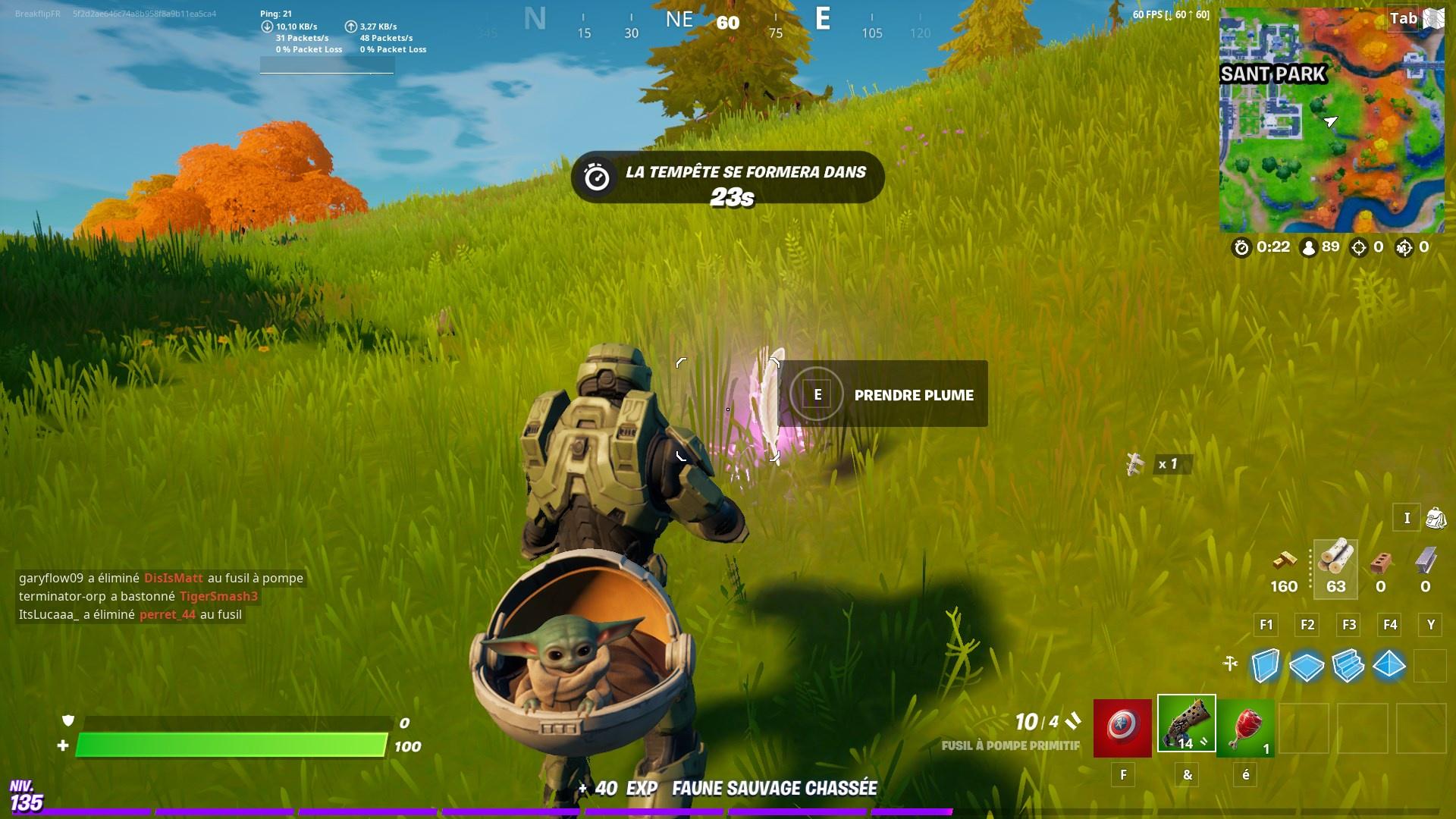Select the primitive shotgun in highlighted slot
The height and width of the screenshot is (819, 1456).
[1185, 726]
